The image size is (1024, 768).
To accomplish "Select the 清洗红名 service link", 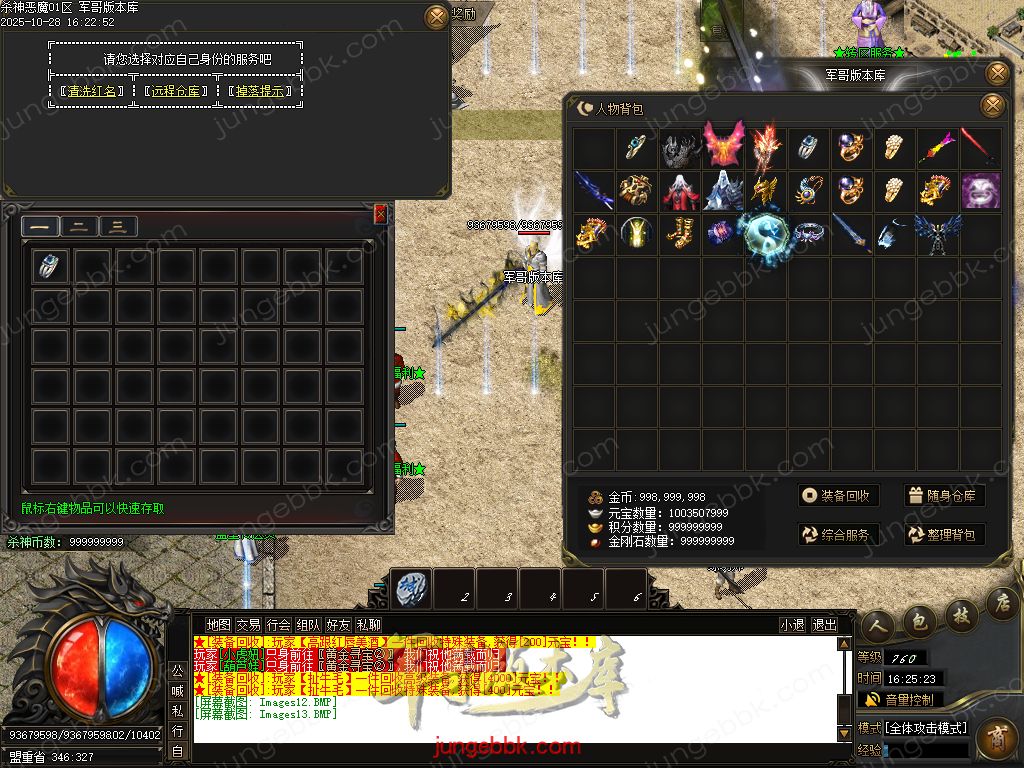I will (x=93, y=91).
